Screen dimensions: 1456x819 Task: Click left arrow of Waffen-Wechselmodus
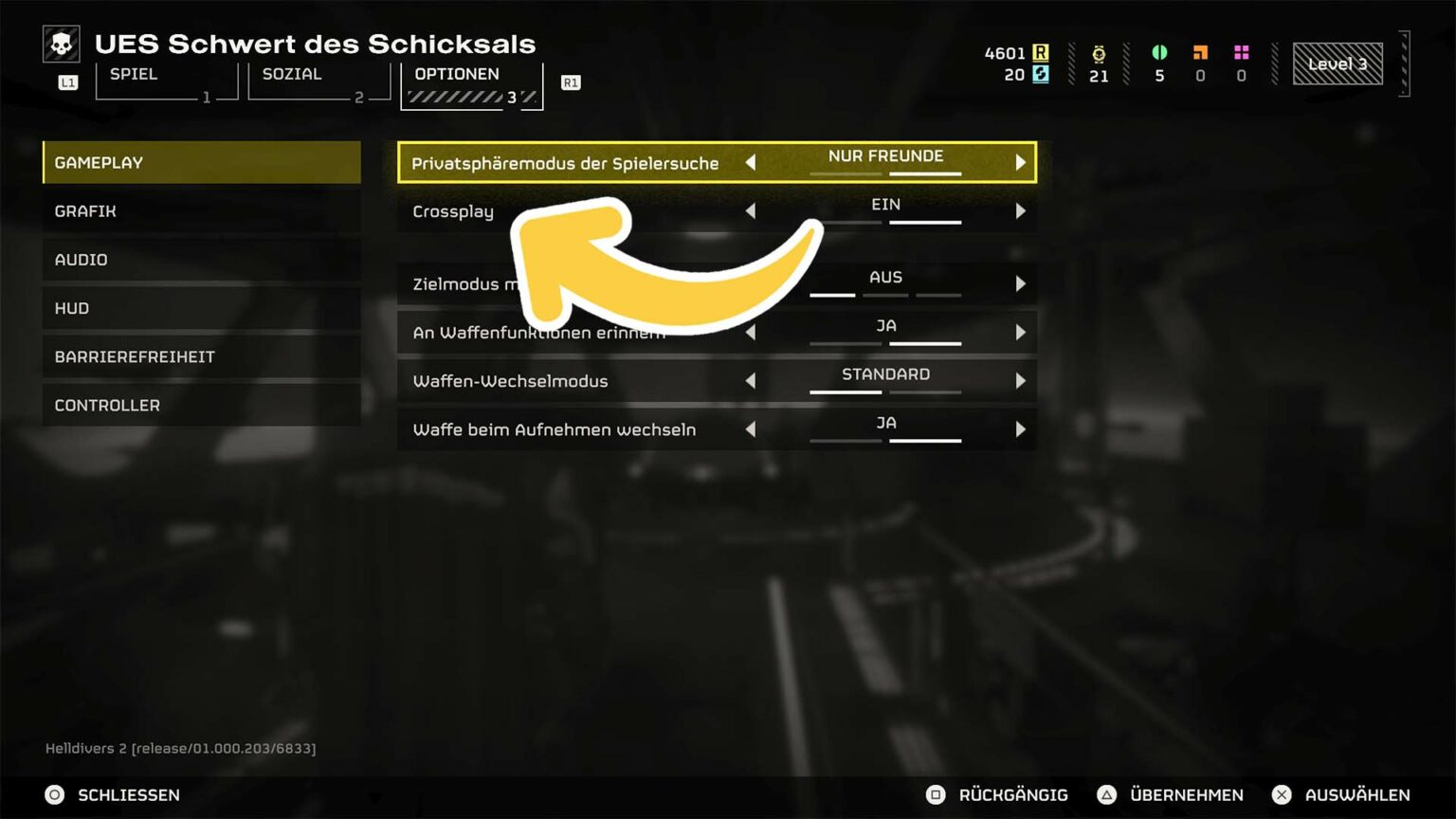point(751,381)
